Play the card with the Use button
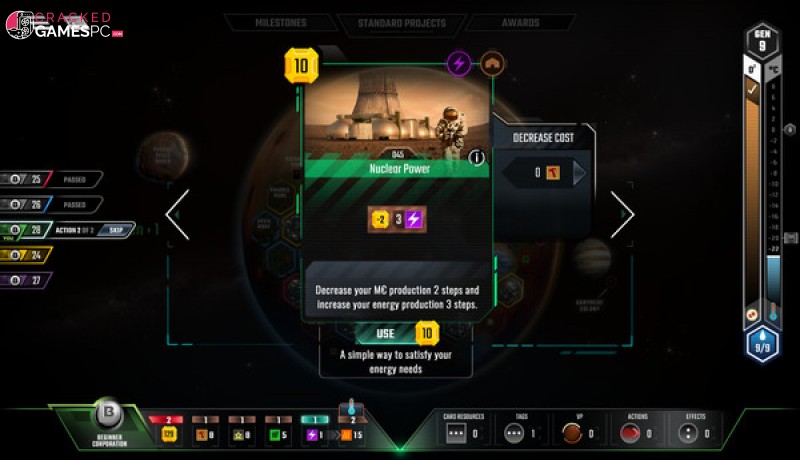Viewport: 800px width, 460px height. tap(386, 333)
